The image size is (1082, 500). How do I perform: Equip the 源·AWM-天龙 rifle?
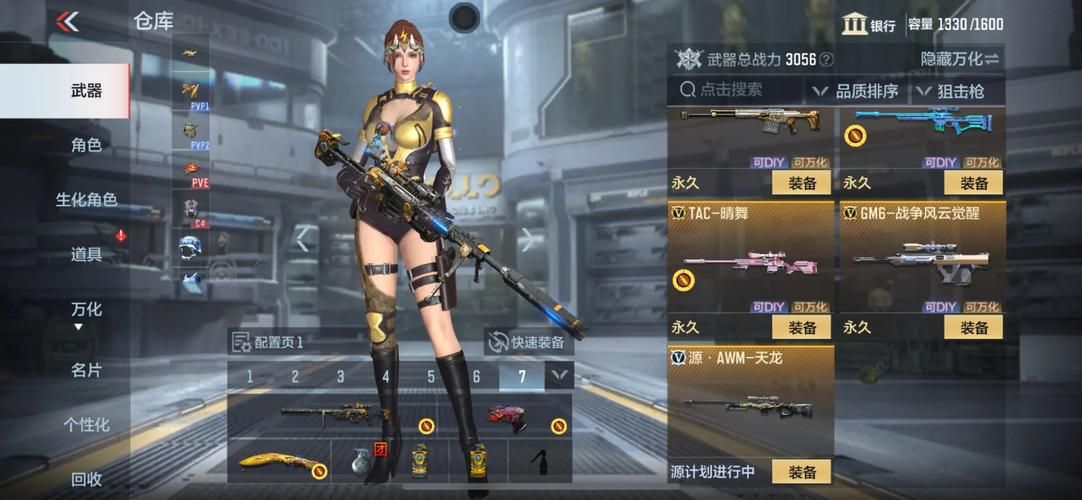click(802, 472)
